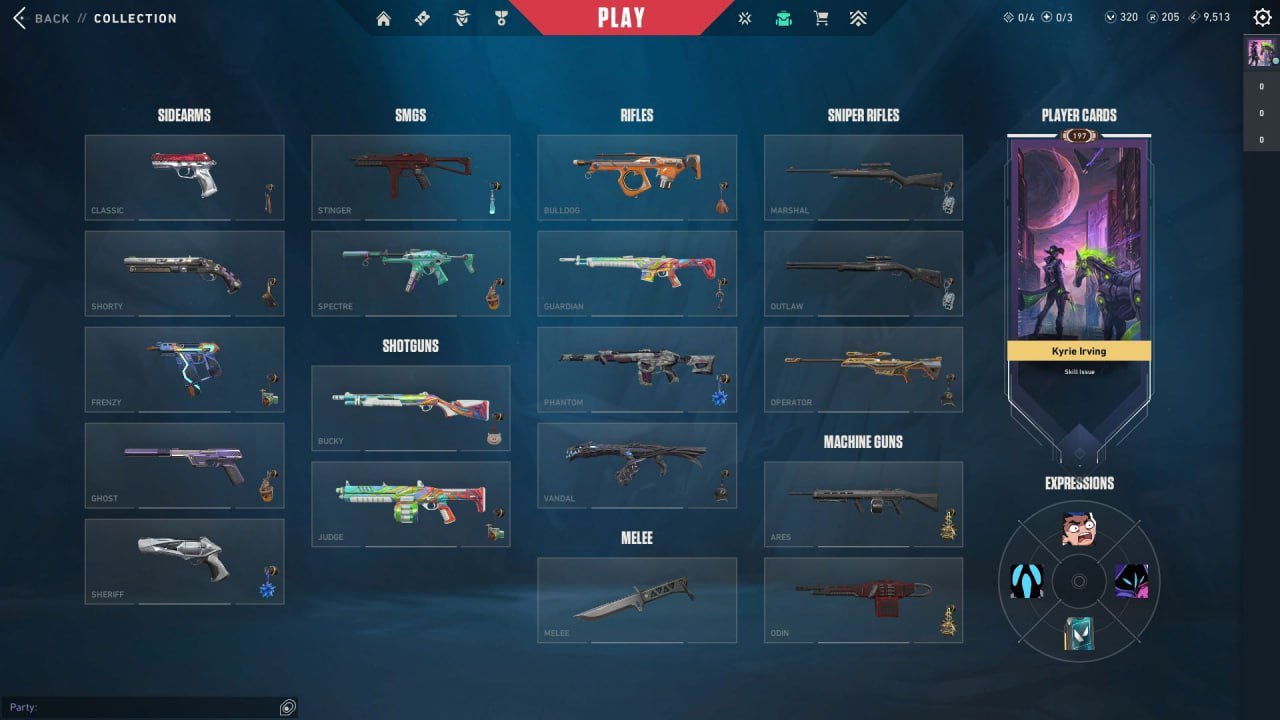Open Settings via the gear icon
Image resolution: width=1280 pixels, height=720 pixels.
[1261, 17]
